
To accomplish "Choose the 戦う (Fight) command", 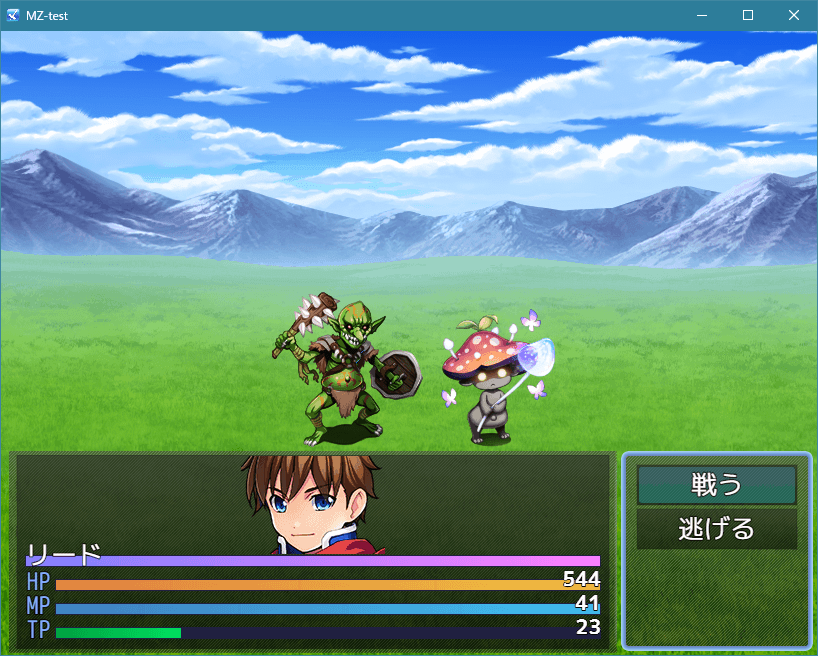I will (716, 485).
